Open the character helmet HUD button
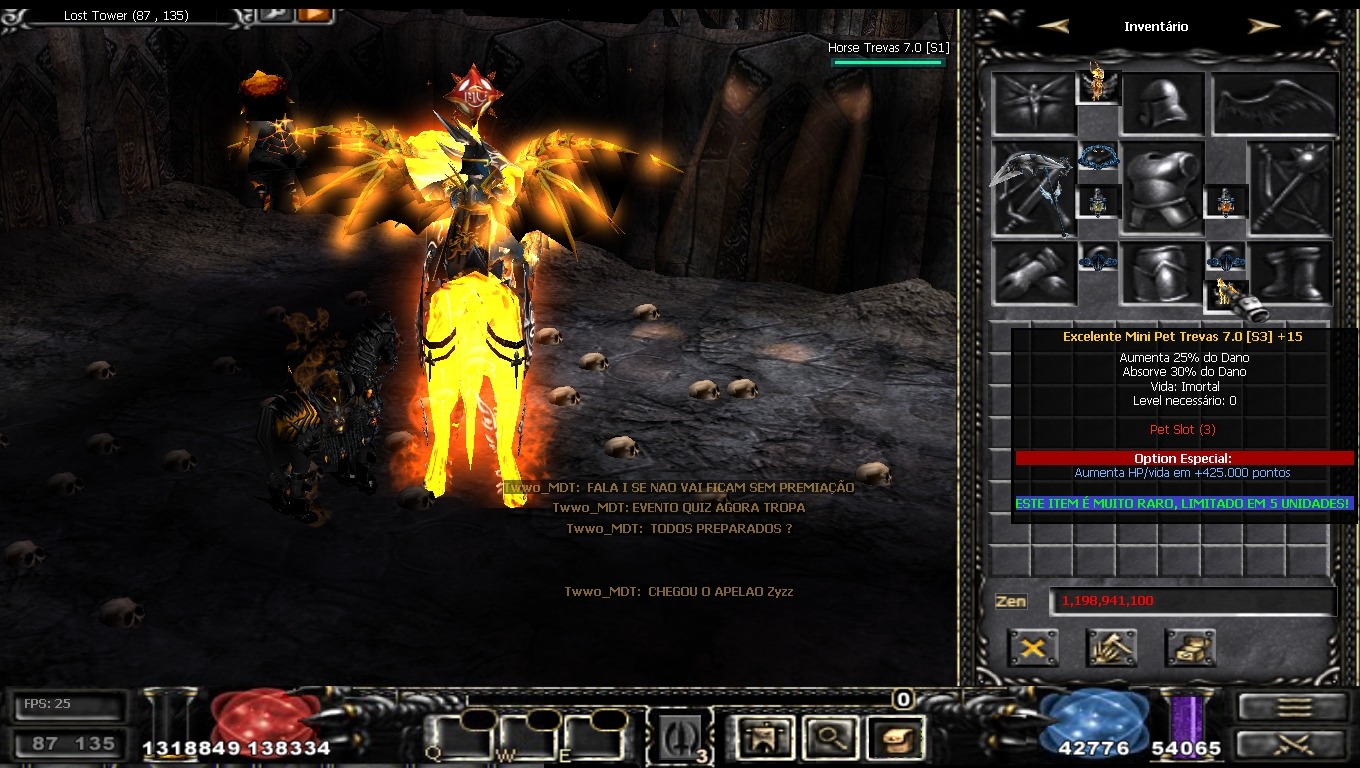Viewport: 1360px width, 768px height. 761,738
